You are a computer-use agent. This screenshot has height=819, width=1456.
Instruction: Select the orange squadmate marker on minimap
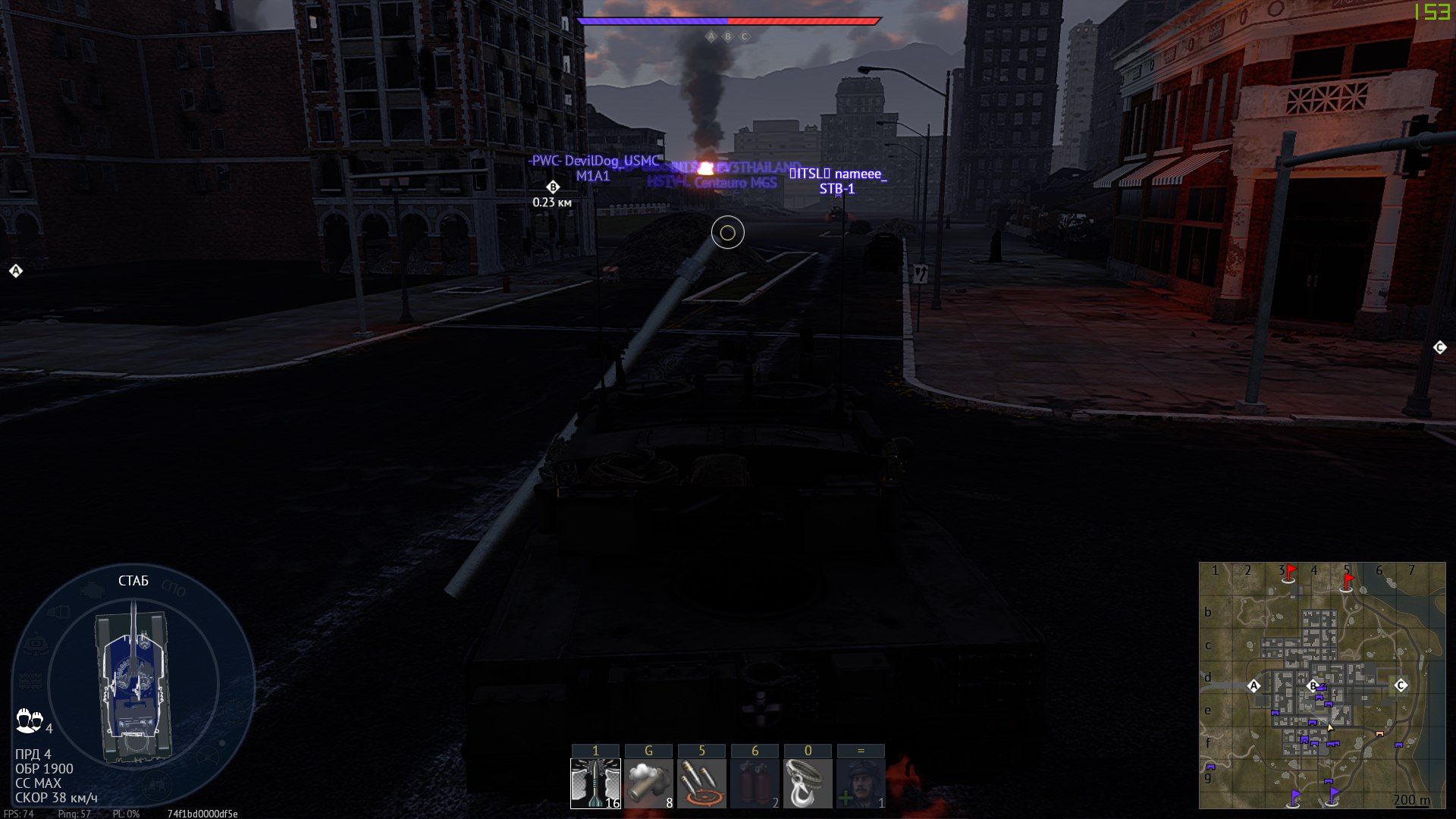pos(1379,734)
